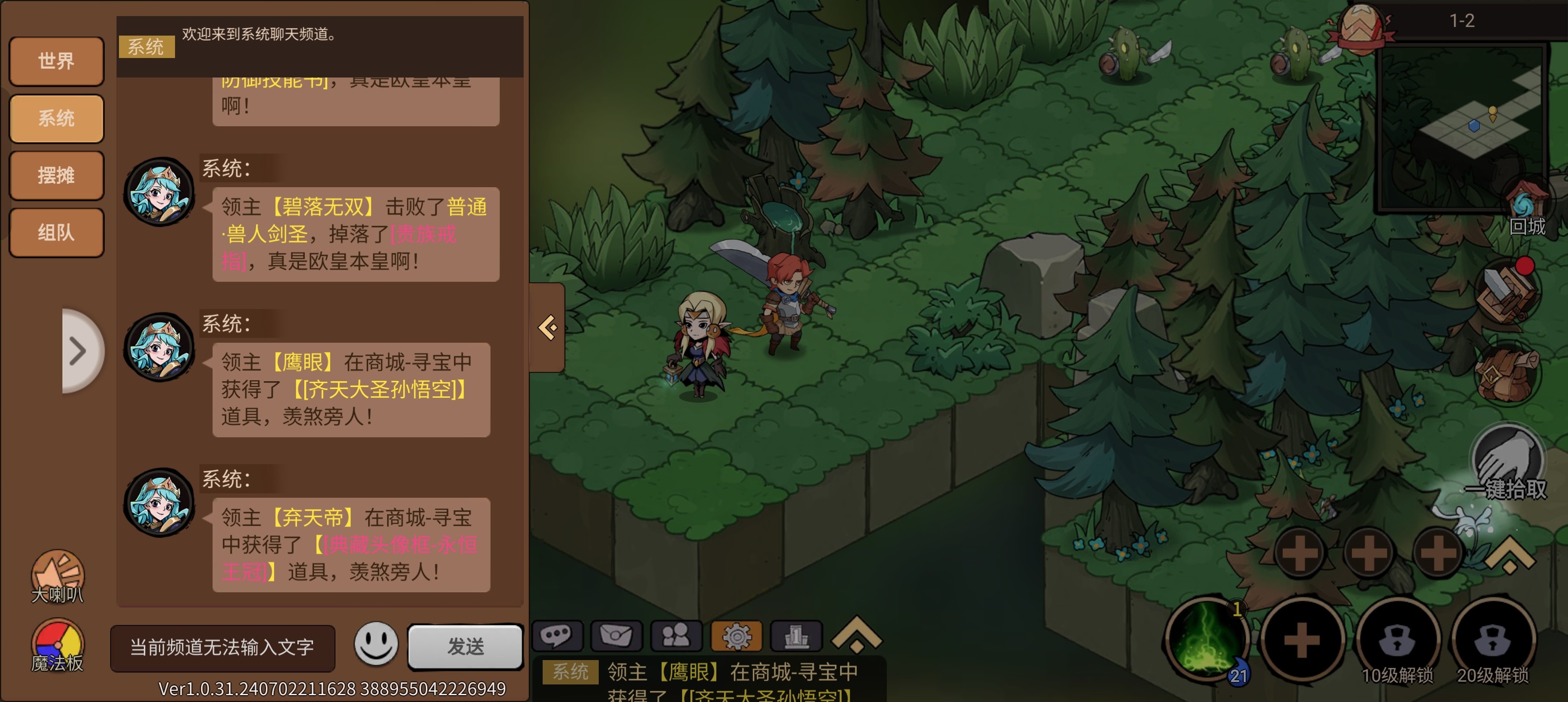
Task: Open the smiley emoji picker
Action: pos(375,644)
